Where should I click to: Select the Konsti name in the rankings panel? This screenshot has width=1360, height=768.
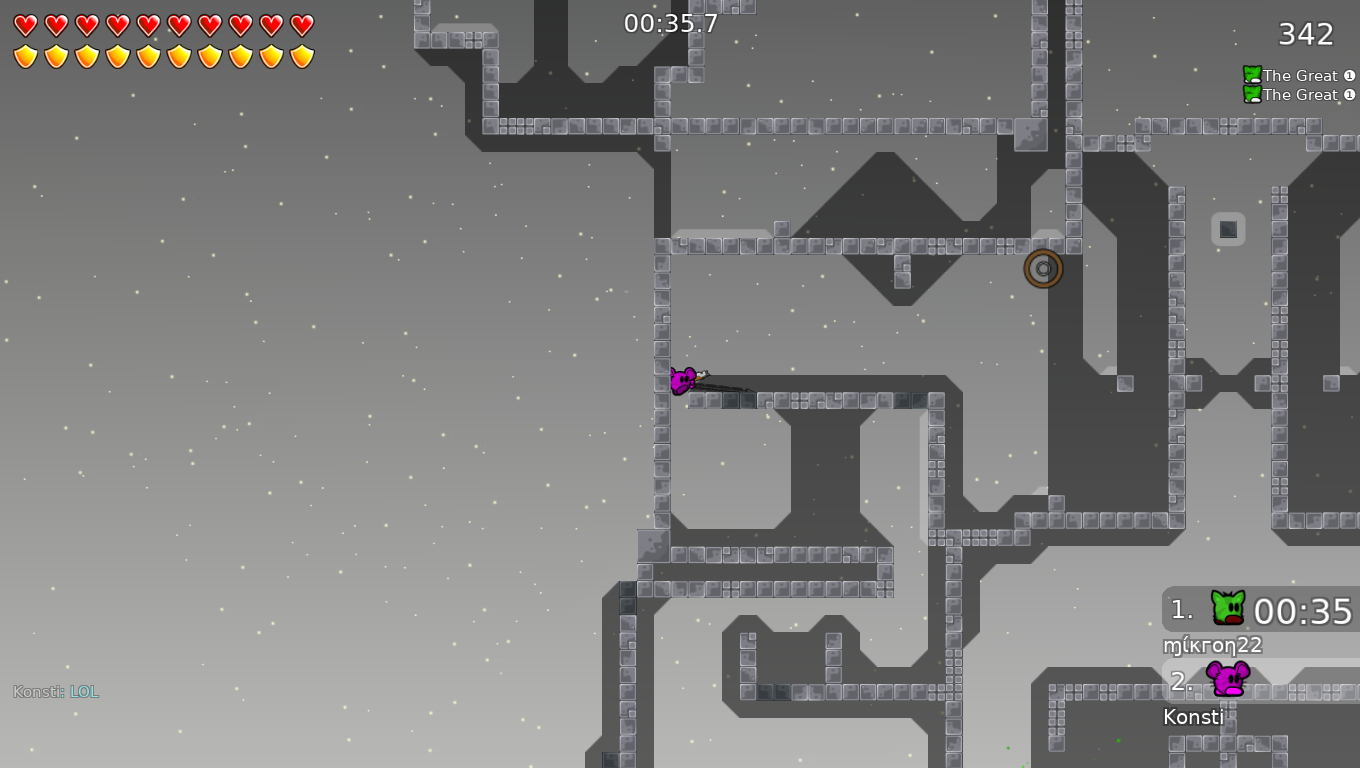[1193, 716]
